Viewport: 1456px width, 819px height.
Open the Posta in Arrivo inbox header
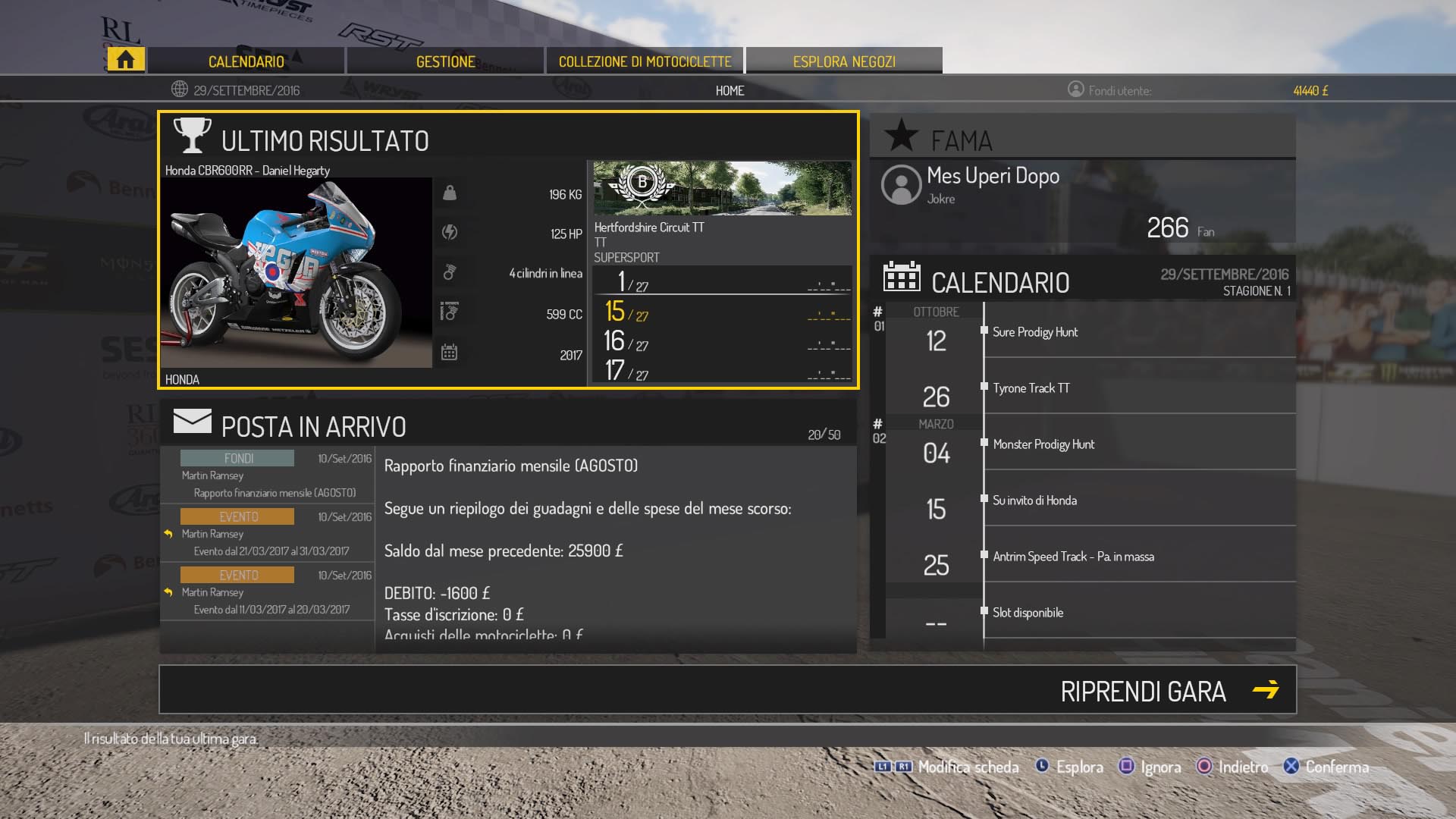[x=313, y=426]
